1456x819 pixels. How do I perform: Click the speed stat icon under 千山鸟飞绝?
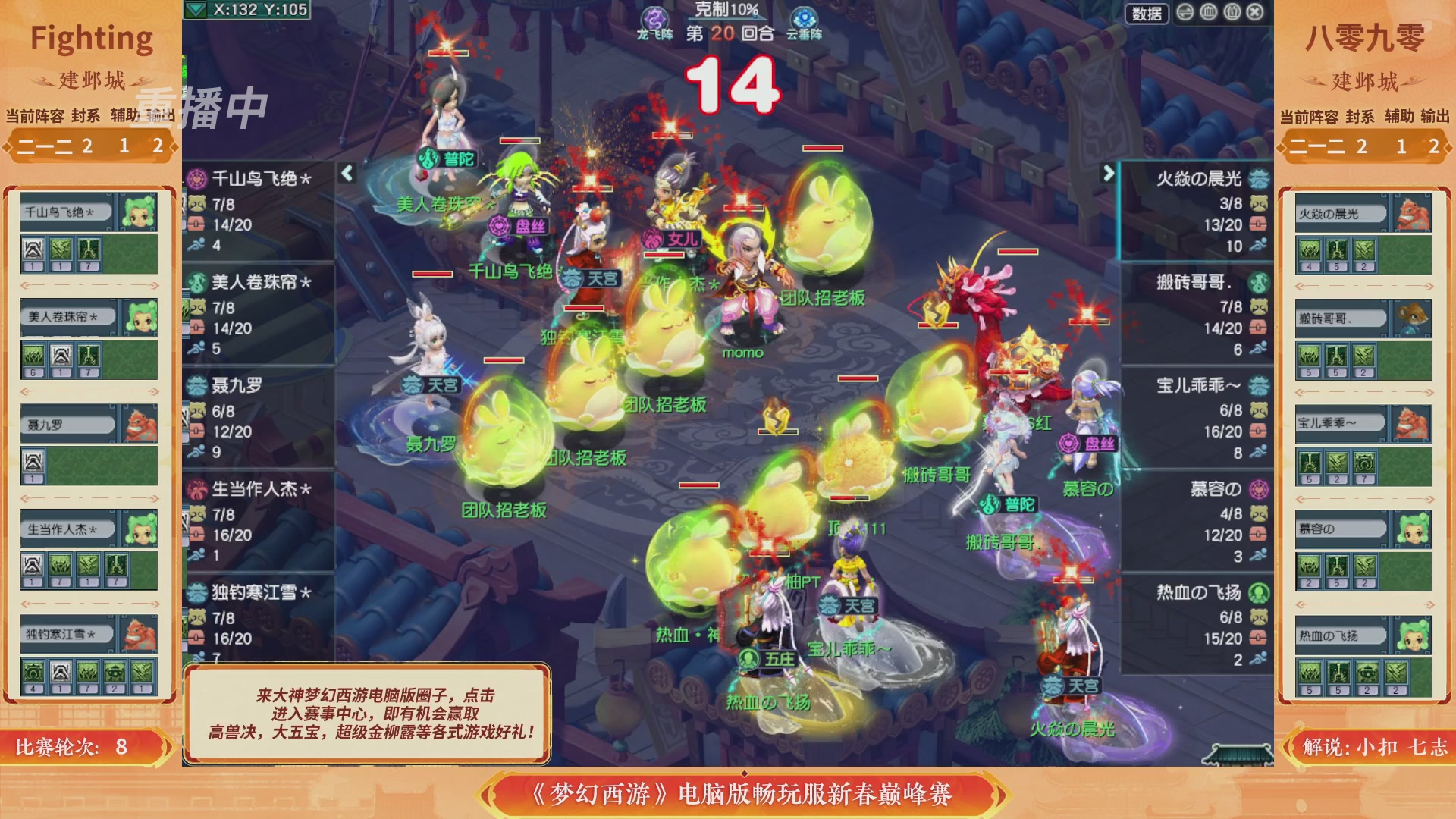[196, 243]
